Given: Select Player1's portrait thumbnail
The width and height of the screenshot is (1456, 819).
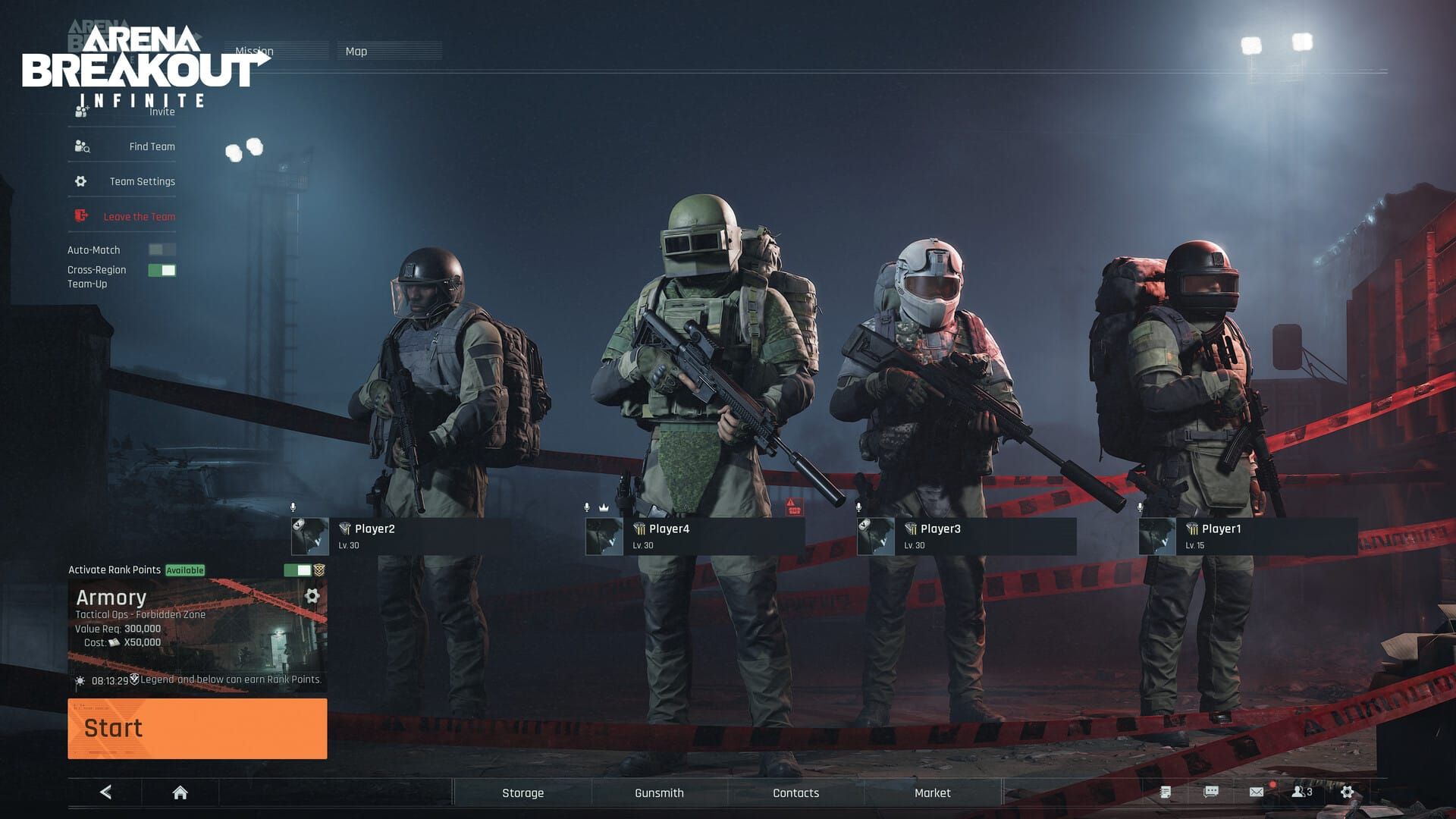Looking at the screenshot, I should coord(1156,535).
